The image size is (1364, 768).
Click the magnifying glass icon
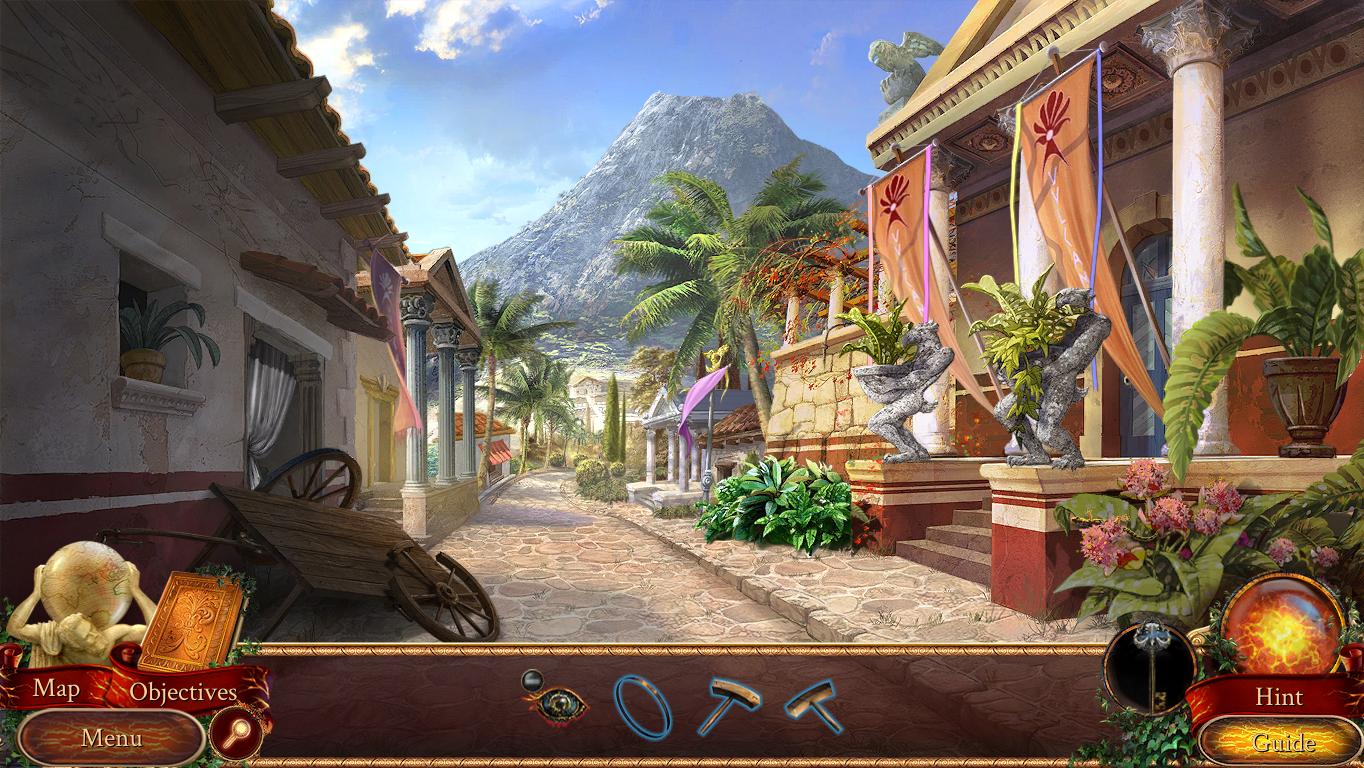pos(237,737)
